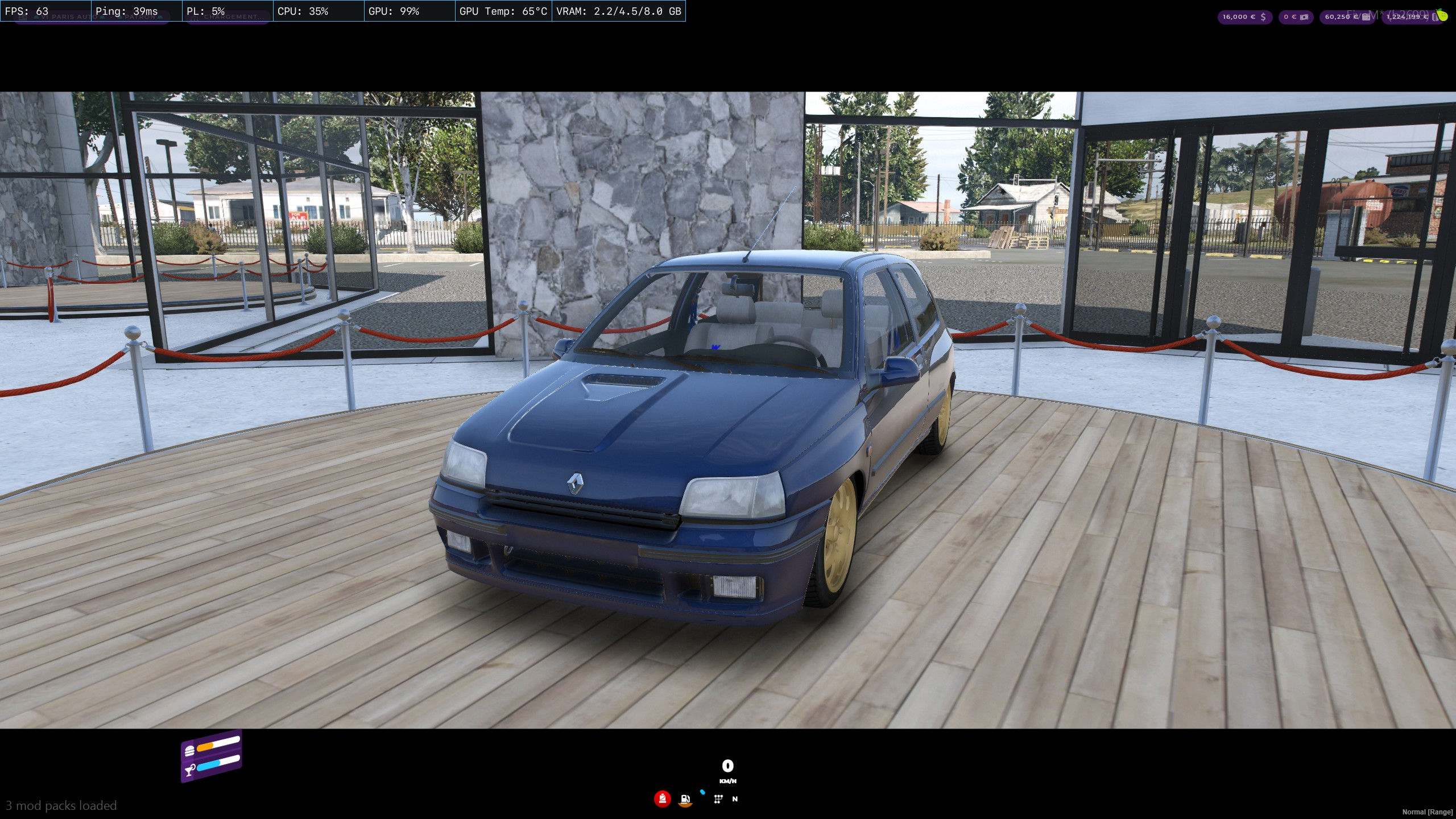This screenshot has width=1456, height=819.
Task: Select the pear fruit icon in the top-right corner
Action: 1443,16
